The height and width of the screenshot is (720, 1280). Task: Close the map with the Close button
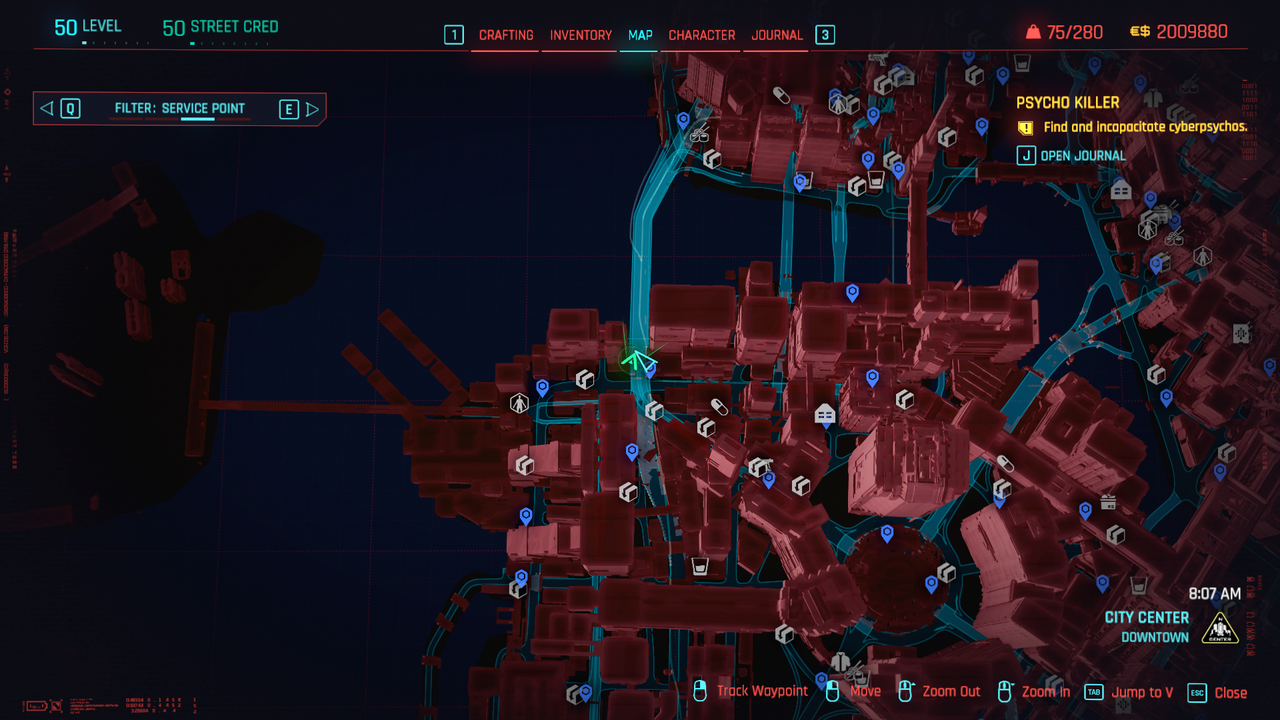(x=1217, y=692)
